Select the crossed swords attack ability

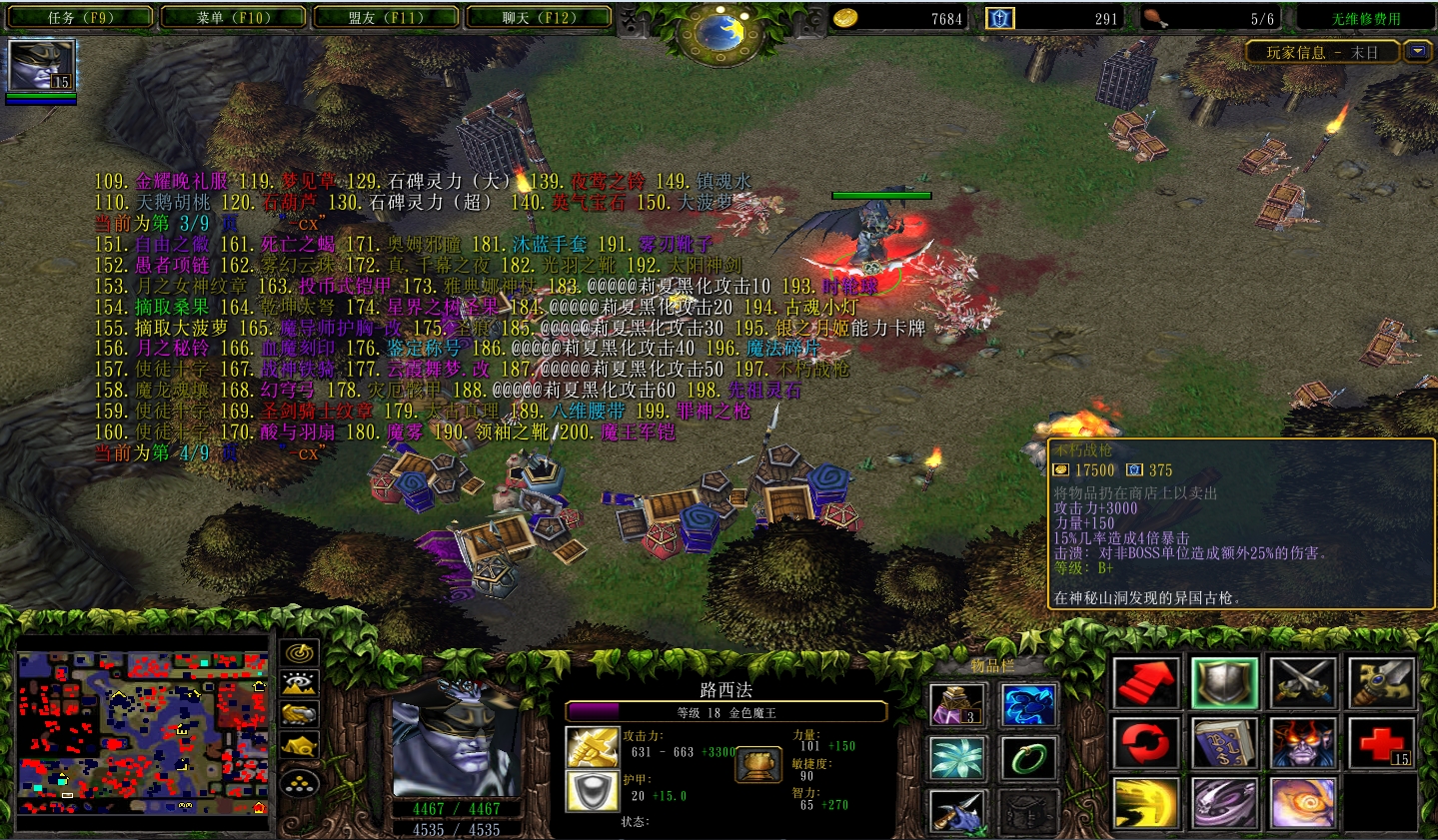pos(1302,682)
